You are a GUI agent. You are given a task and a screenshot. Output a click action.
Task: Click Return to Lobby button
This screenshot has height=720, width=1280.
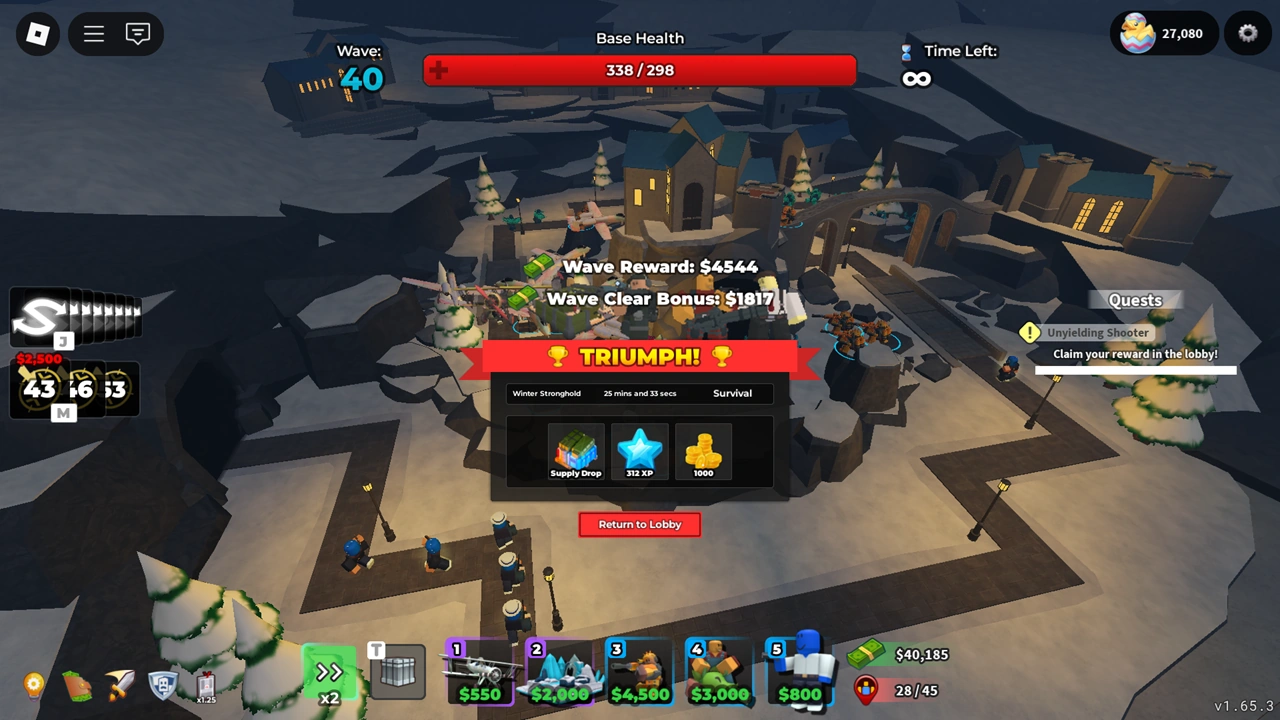pos(639,524)
